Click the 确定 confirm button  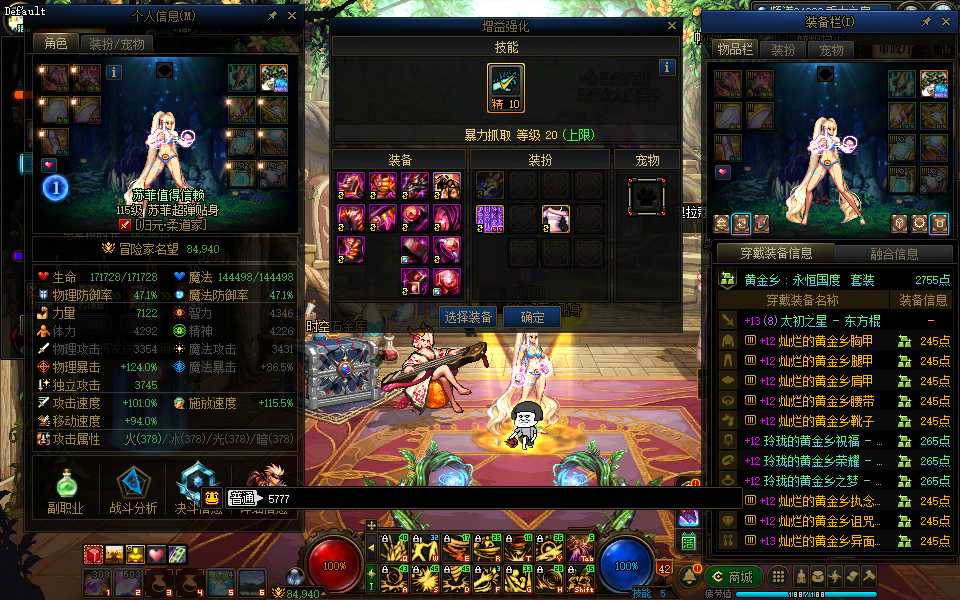coord(532,317)
